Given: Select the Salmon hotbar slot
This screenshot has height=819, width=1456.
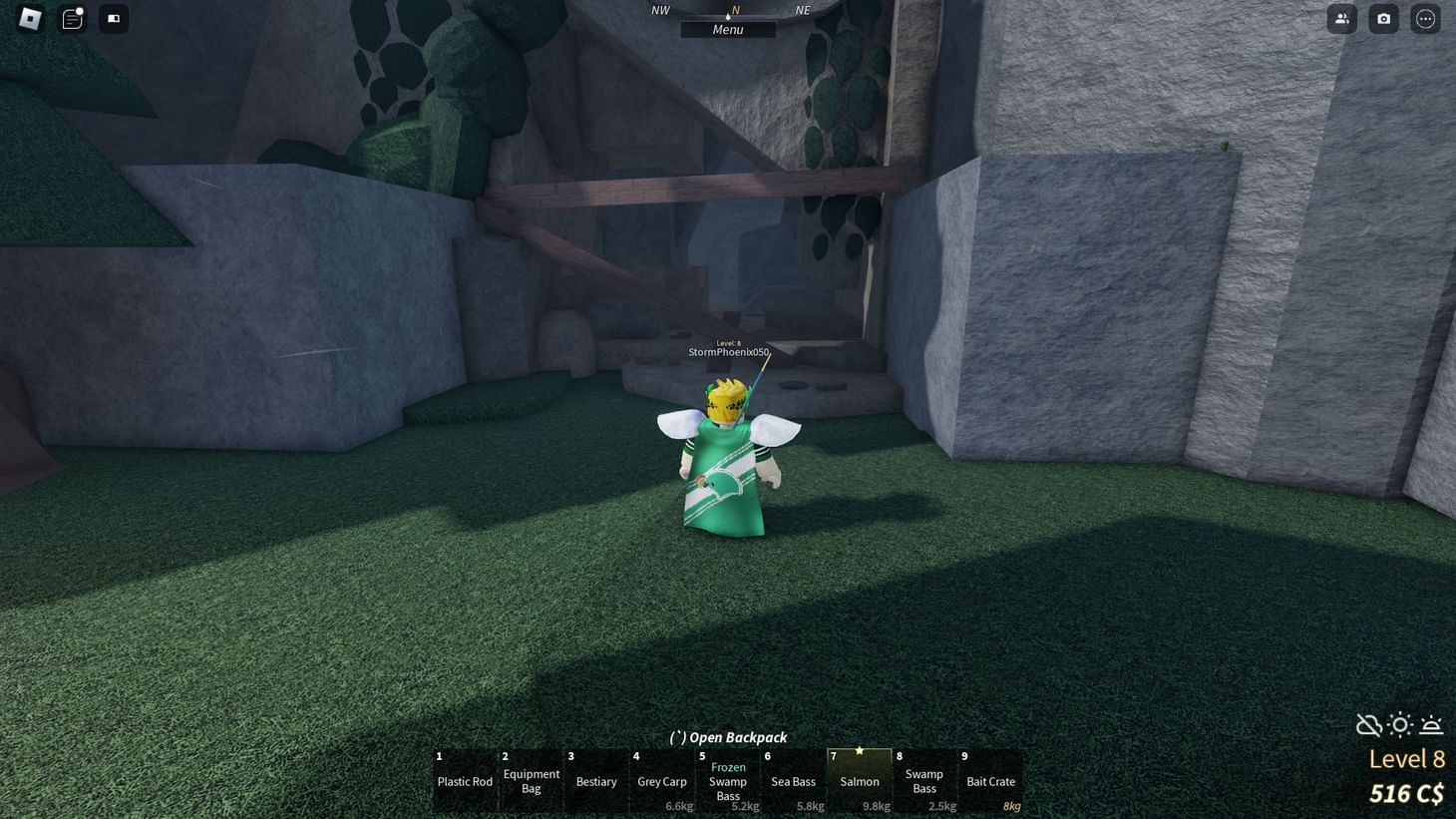Looking at the screenshot, I should (859, 781).
